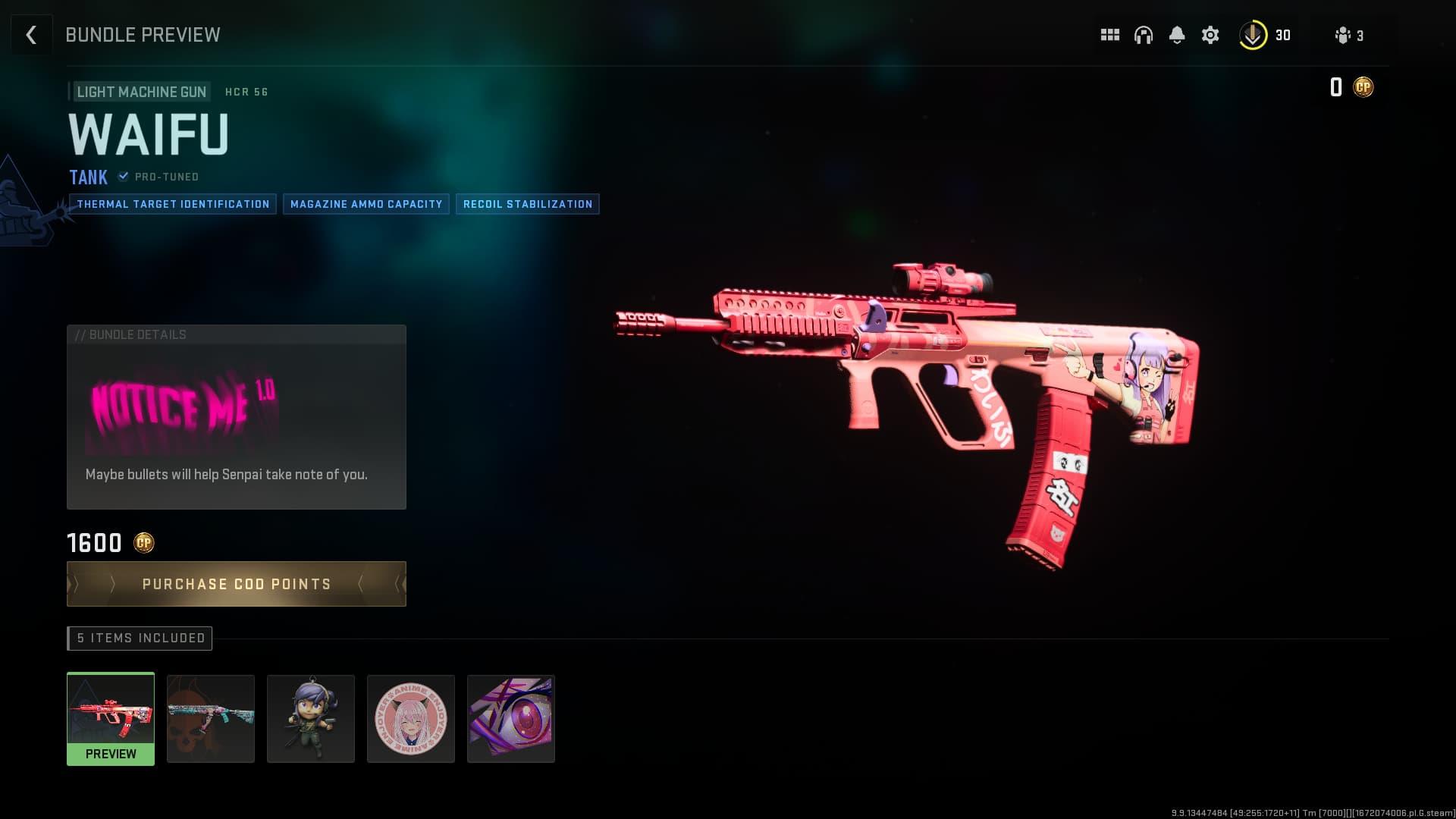The width and height of the screenshot is (1456, 819).
Task: Select Thermal Target Identification tag
Action: 173,204
